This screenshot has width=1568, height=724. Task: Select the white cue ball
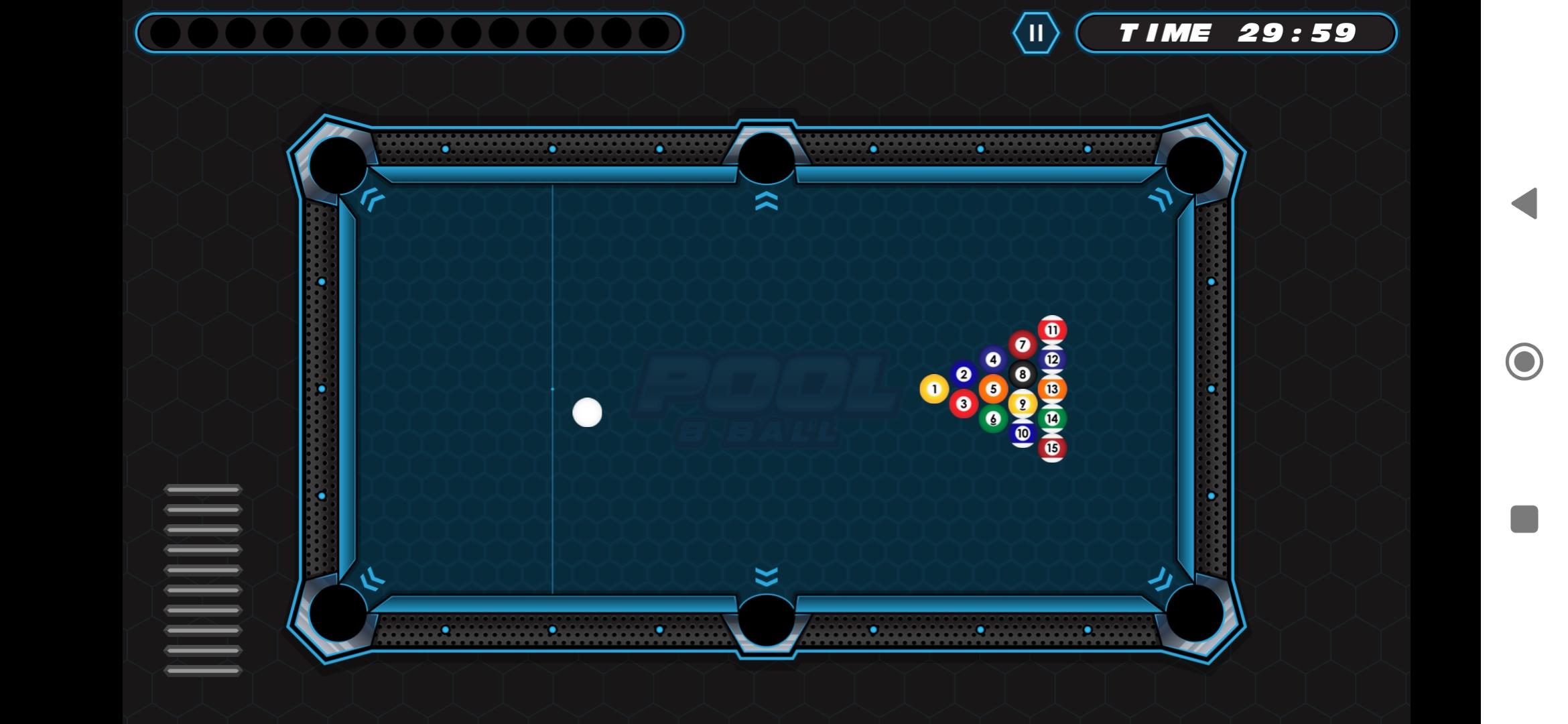(588, 411)
